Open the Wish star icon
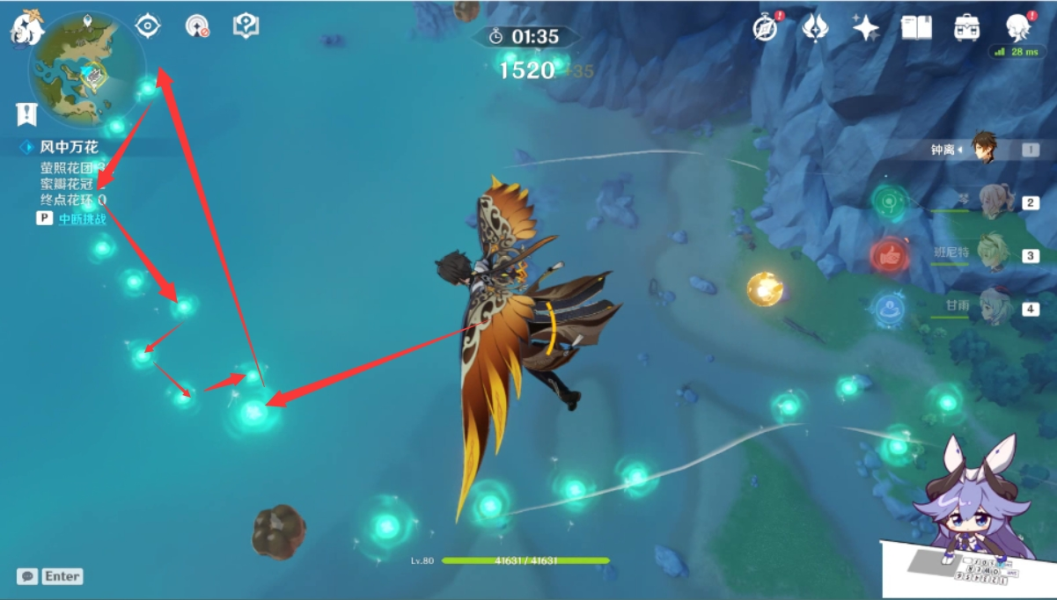Viewport: 1057px width, 600px height. click(x=865, y=28)
